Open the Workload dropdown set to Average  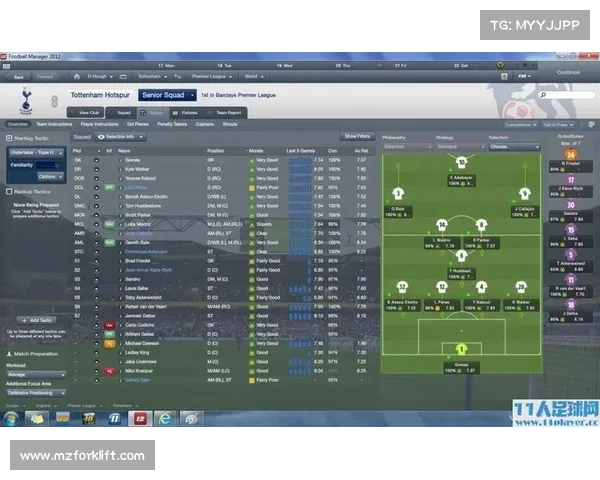[37, 372]
